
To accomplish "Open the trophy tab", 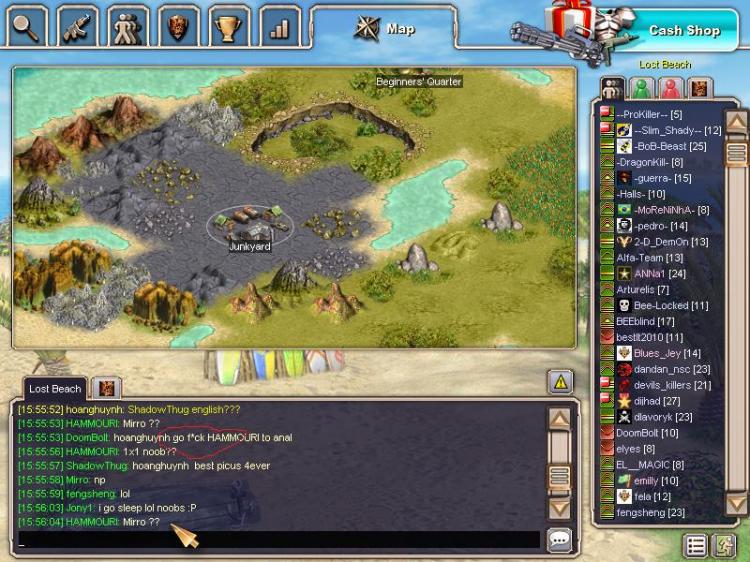I will tap(229, 26).
